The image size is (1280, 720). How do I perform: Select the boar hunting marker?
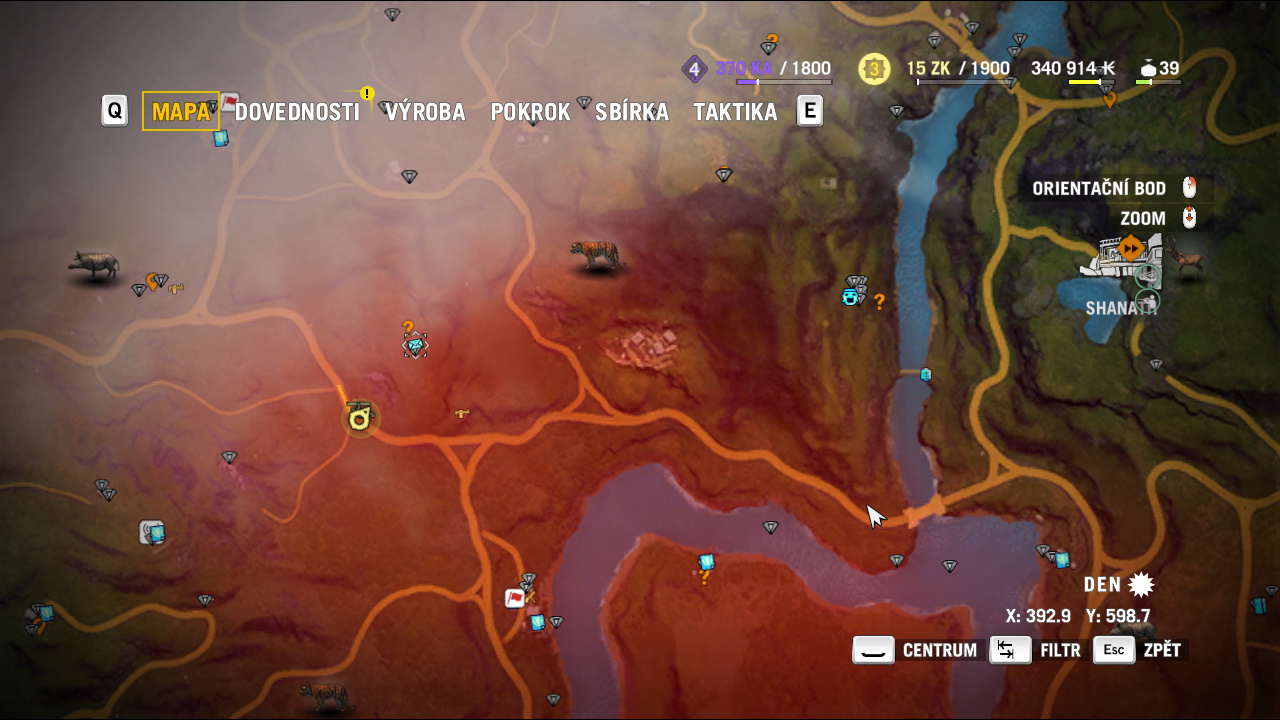click(x=94, y=264)
